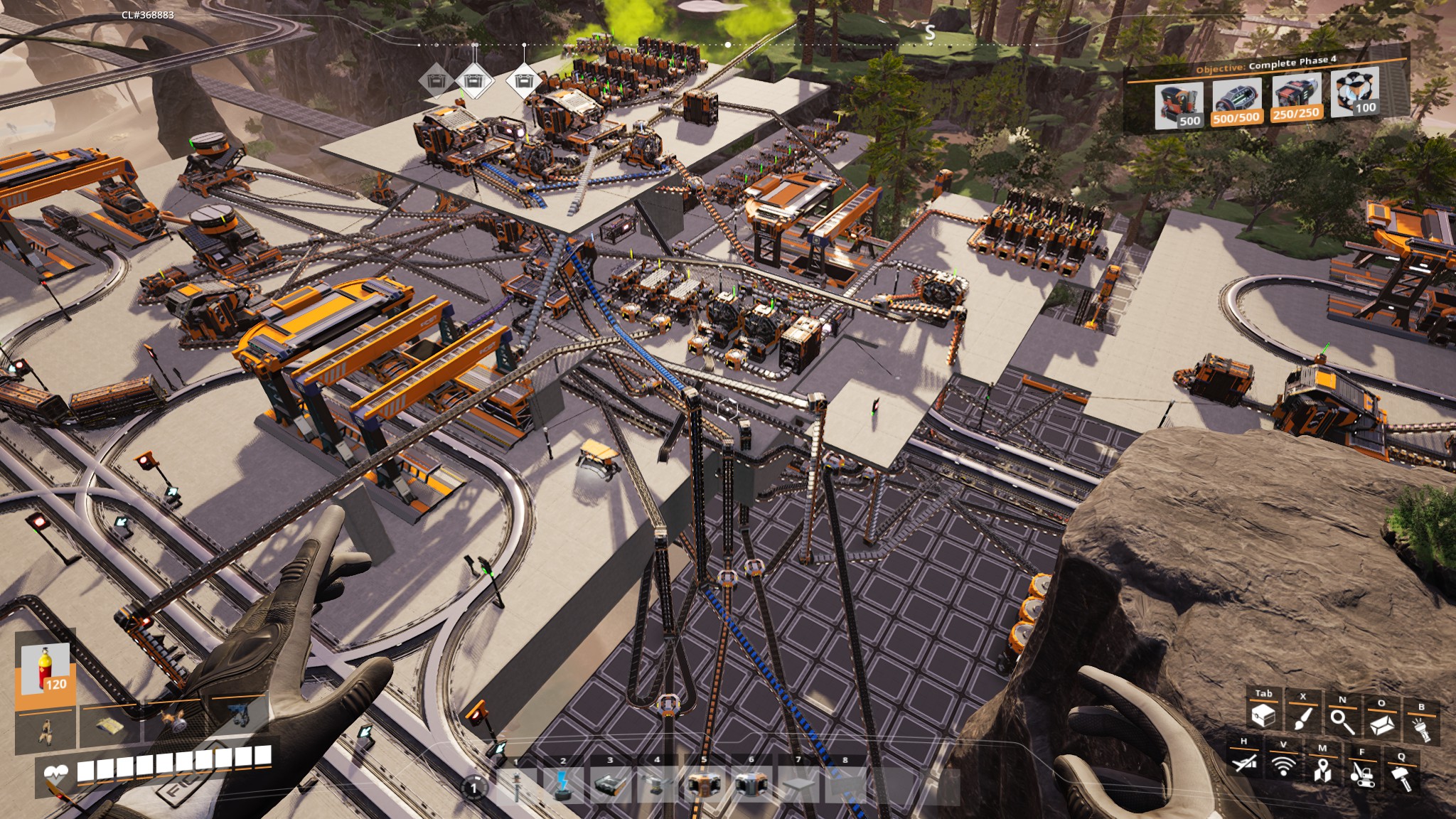Screen dimensions: 1456x819
Task: Select the conveyor belt in hotbar slot 3
Action: pyautogui.click(x=610, y=785)
